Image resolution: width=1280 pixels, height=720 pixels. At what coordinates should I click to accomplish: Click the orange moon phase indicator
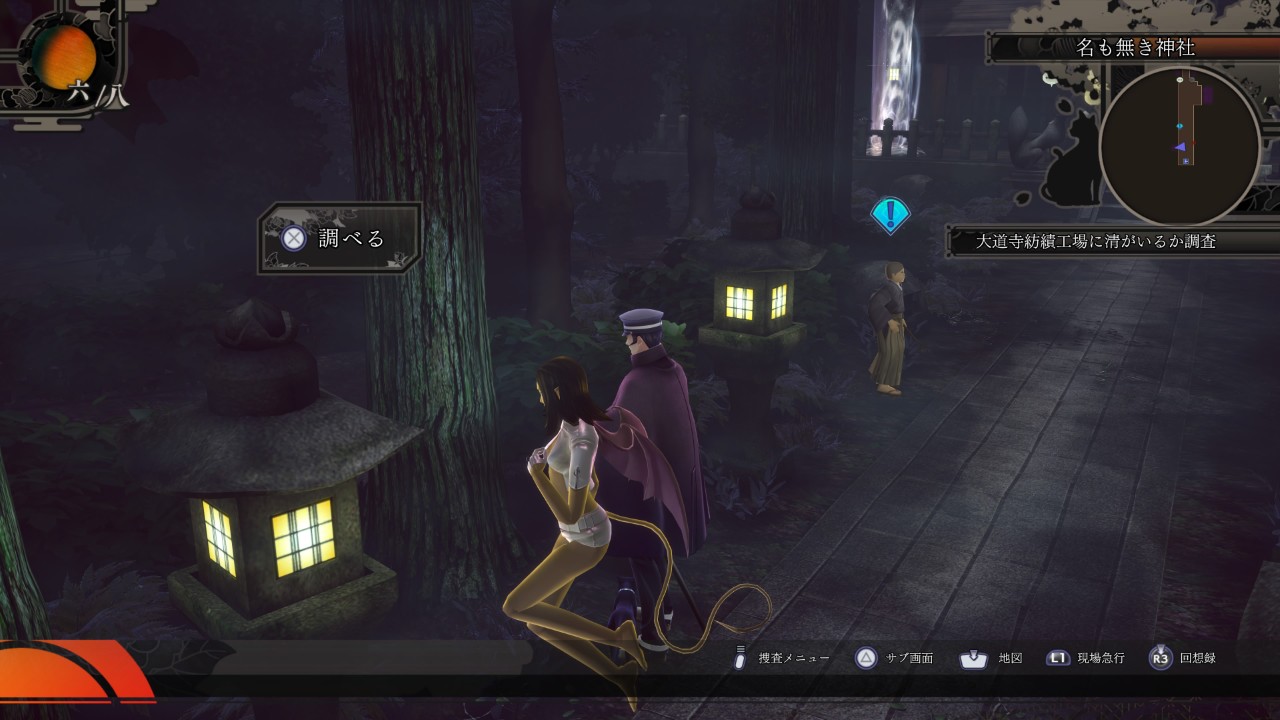coord(64,55)
